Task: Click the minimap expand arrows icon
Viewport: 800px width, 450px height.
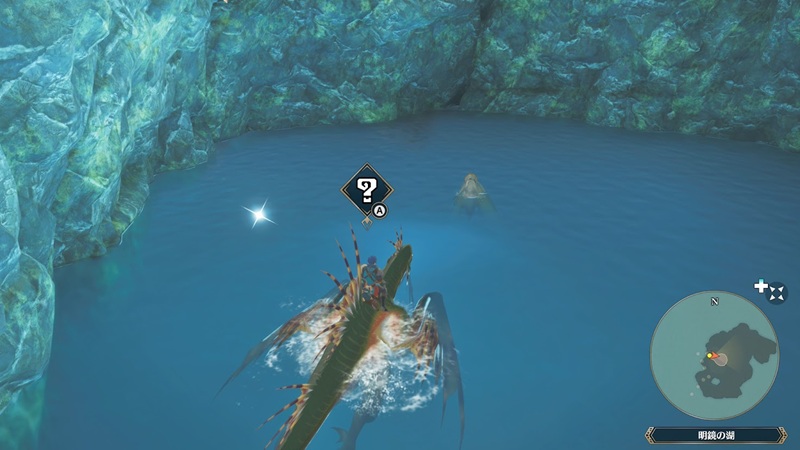Action: coord(777,291)
